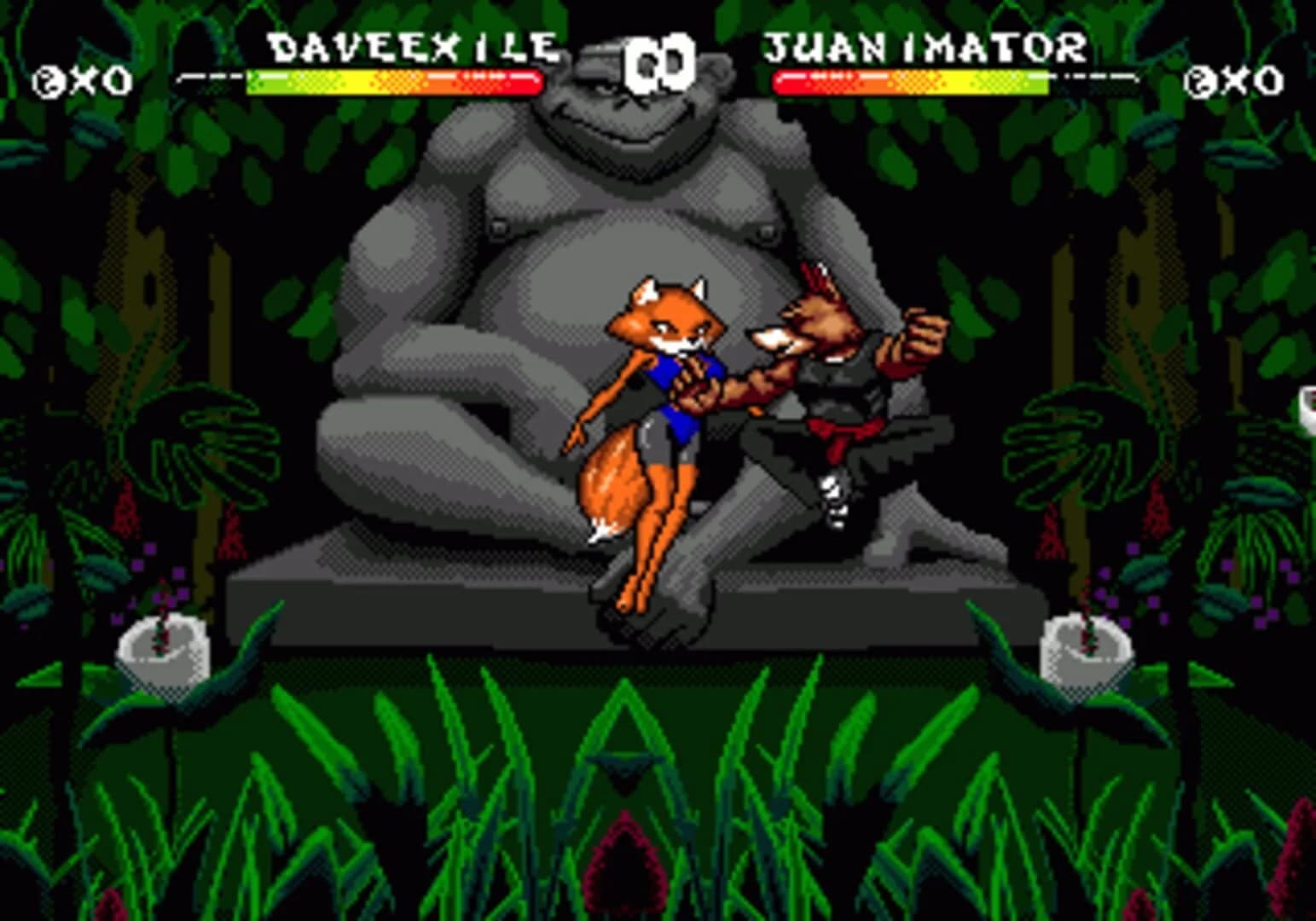
Task: Click JUANIMATOR's red-and-yellow health bar
Action: (913, 81)
